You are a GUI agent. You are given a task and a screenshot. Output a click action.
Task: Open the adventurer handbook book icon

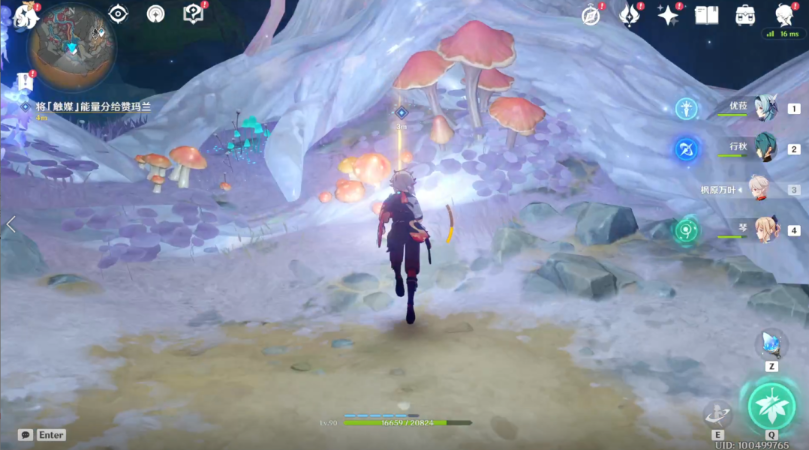(707, 15)
